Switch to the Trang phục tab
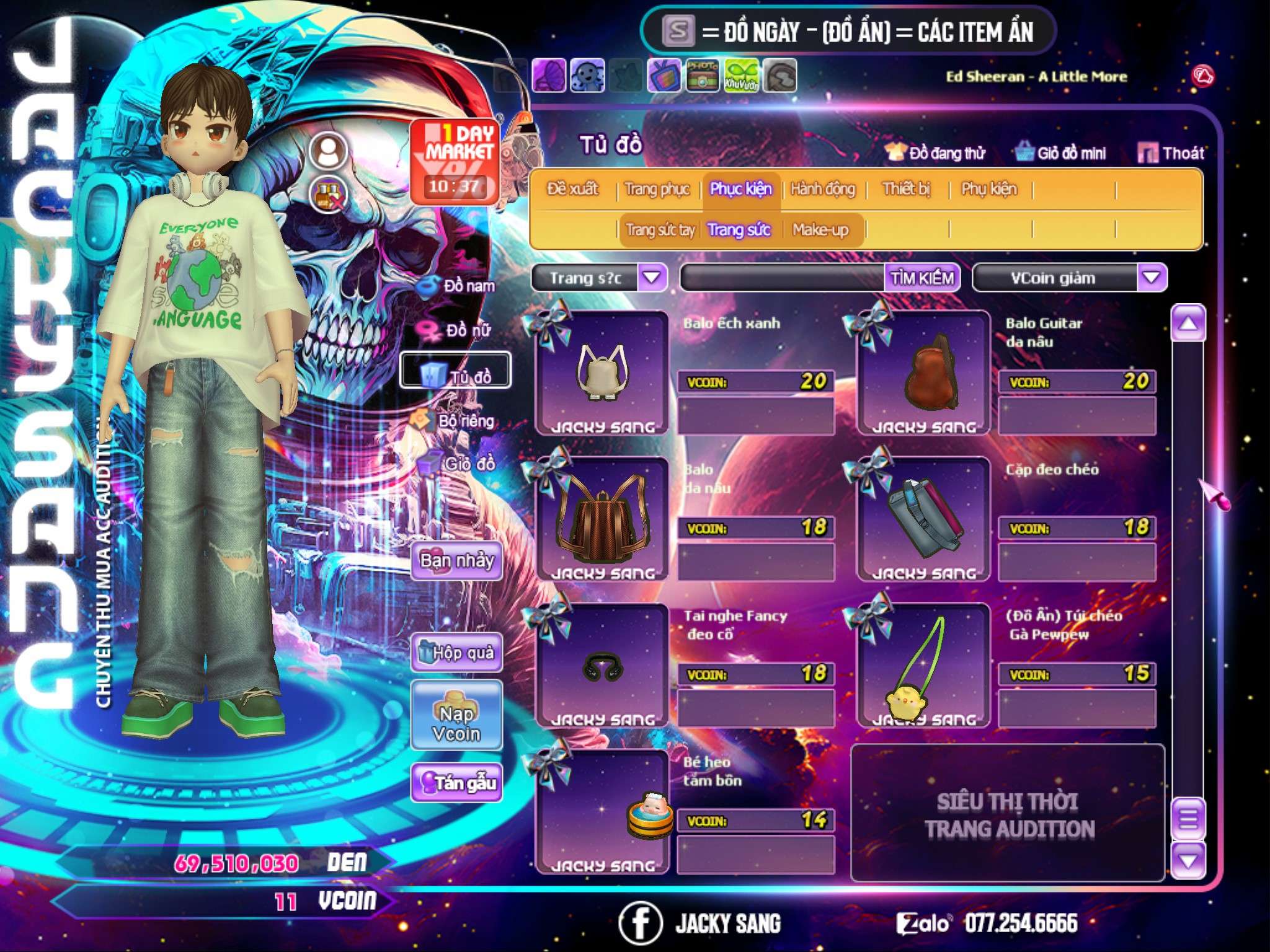Viewport: 1270px width, 952px height. point(657,189)
